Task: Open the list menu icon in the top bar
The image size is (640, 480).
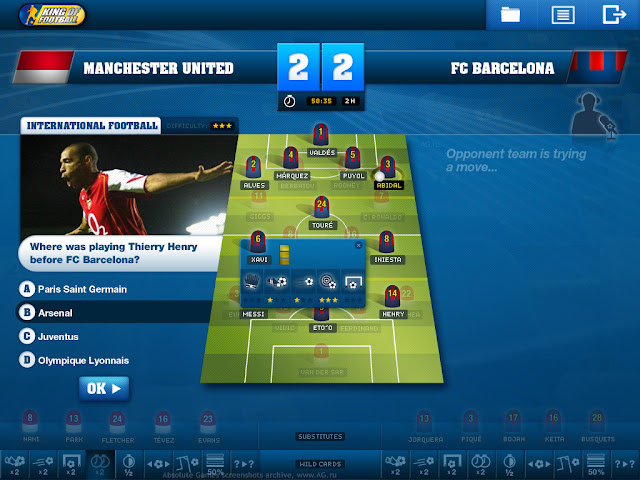Action: [x=562, y=14]
